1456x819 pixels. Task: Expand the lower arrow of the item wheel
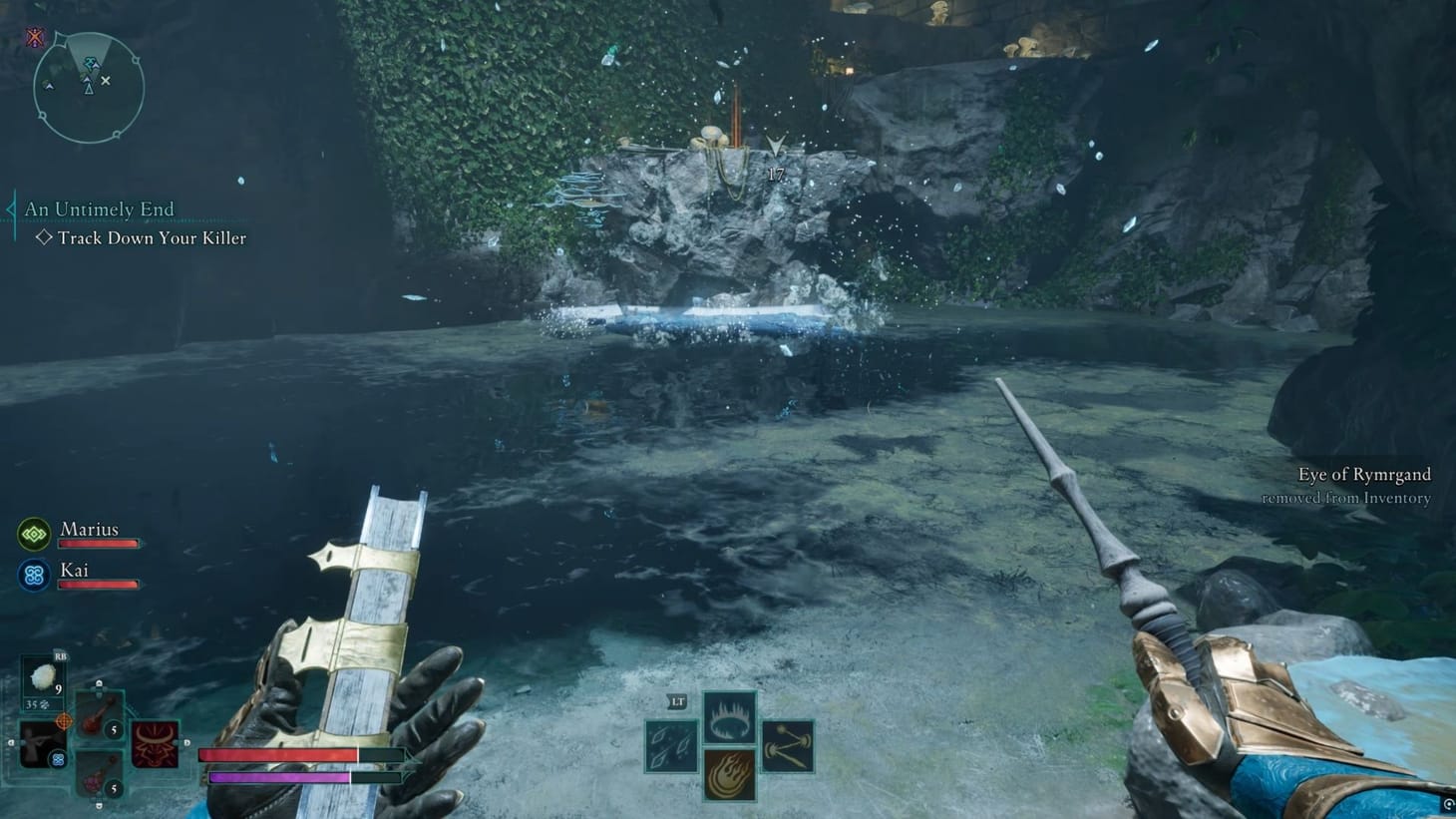99,804
